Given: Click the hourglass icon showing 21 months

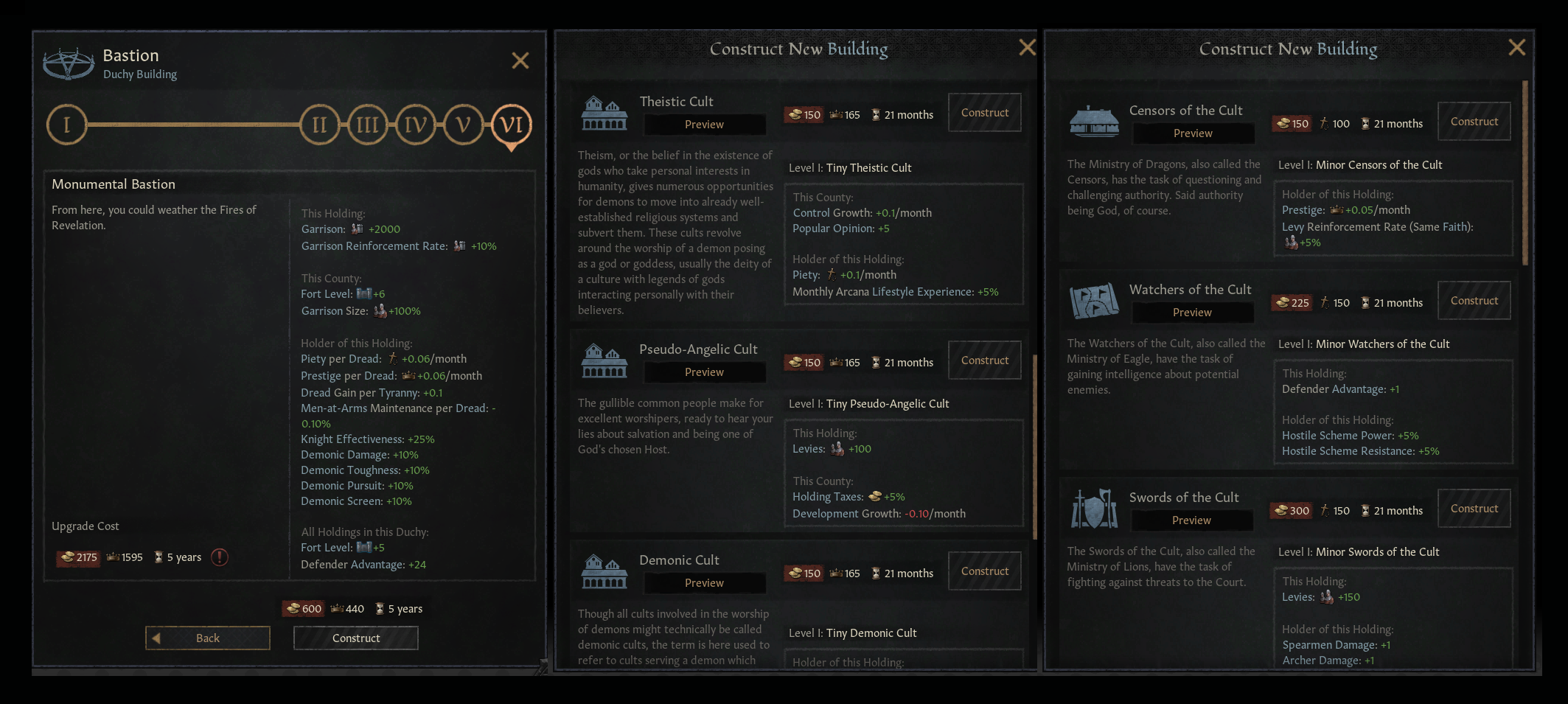Looking at the screenshot, I should [x=877, y=114].
